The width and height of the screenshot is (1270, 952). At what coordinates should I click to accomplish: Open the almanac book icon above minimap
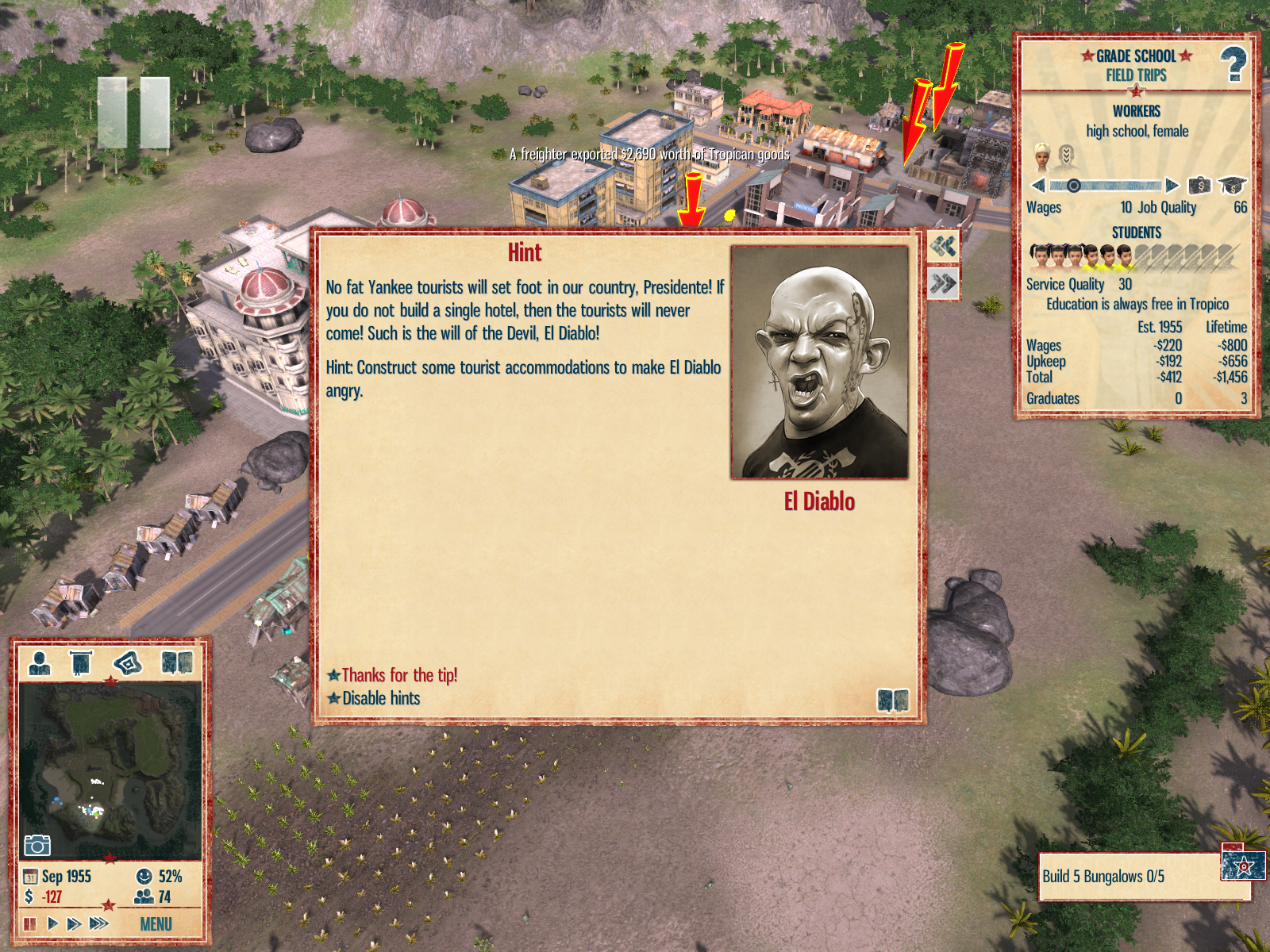point(177,662)
